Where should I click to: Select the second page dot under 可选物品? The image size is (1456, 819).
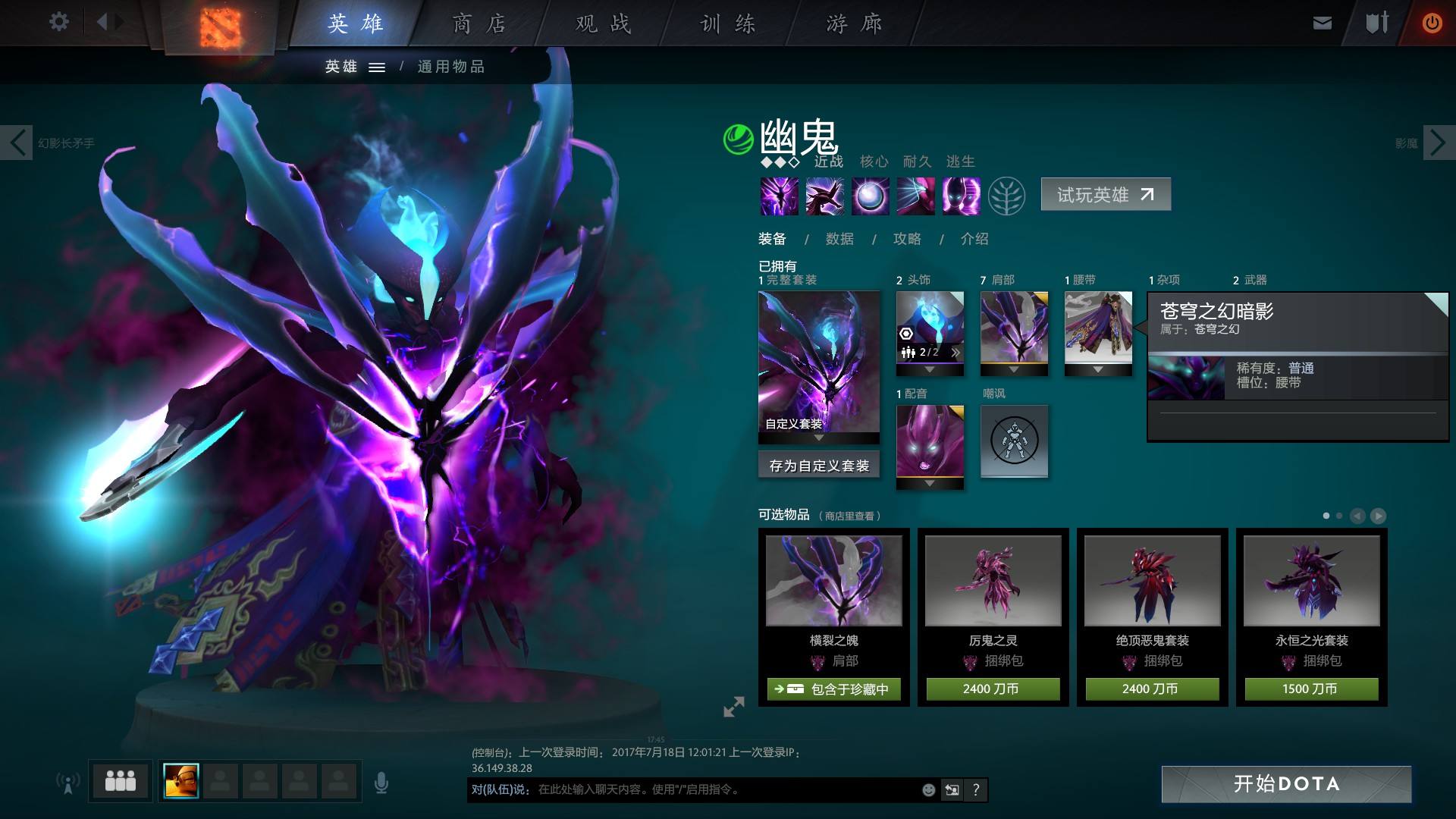pos(1339,515)
